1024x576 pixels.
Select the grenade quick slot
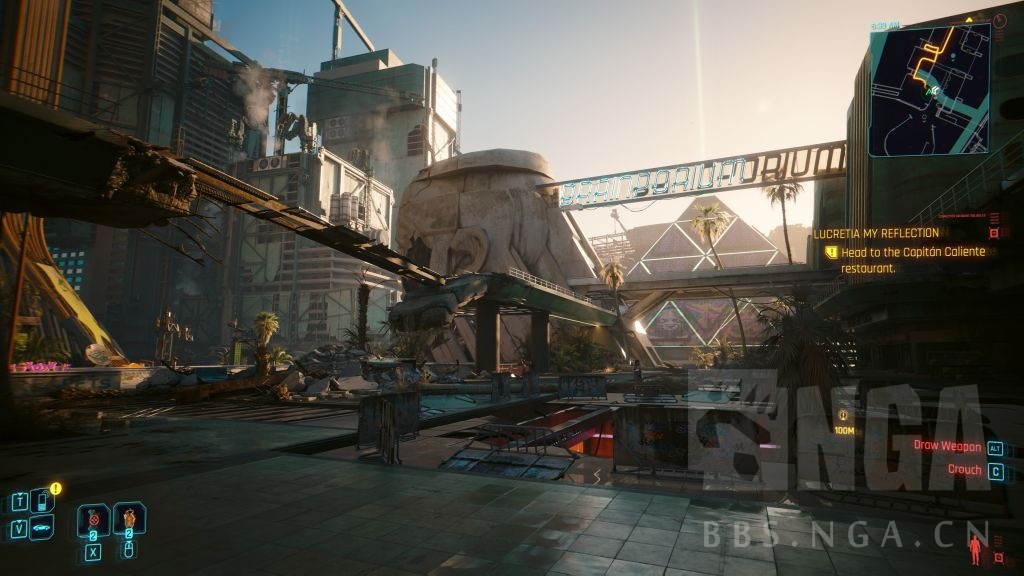(93, 520)
